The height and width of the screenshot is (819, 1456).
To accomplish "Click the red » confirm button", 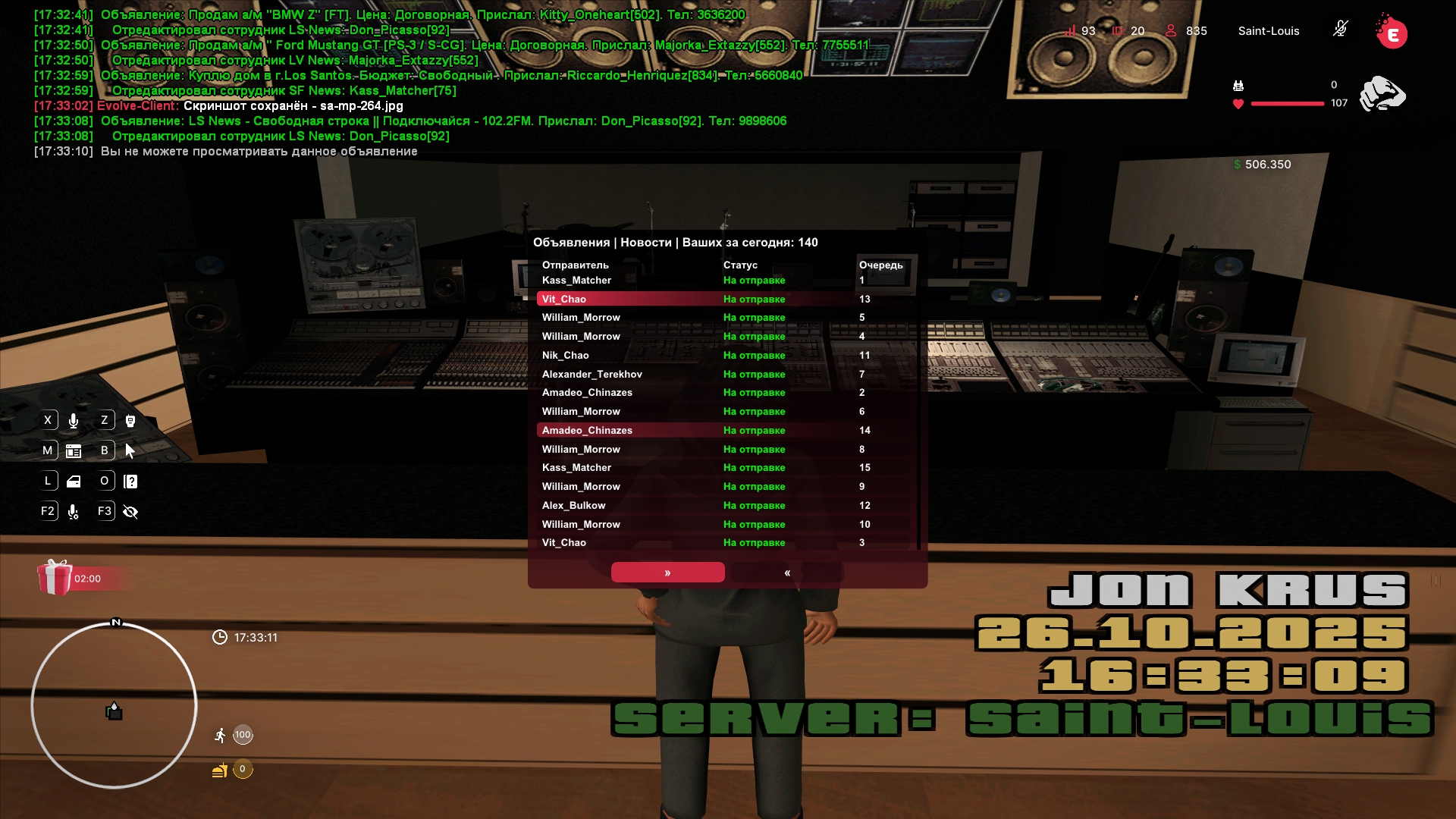I will 667,573.
